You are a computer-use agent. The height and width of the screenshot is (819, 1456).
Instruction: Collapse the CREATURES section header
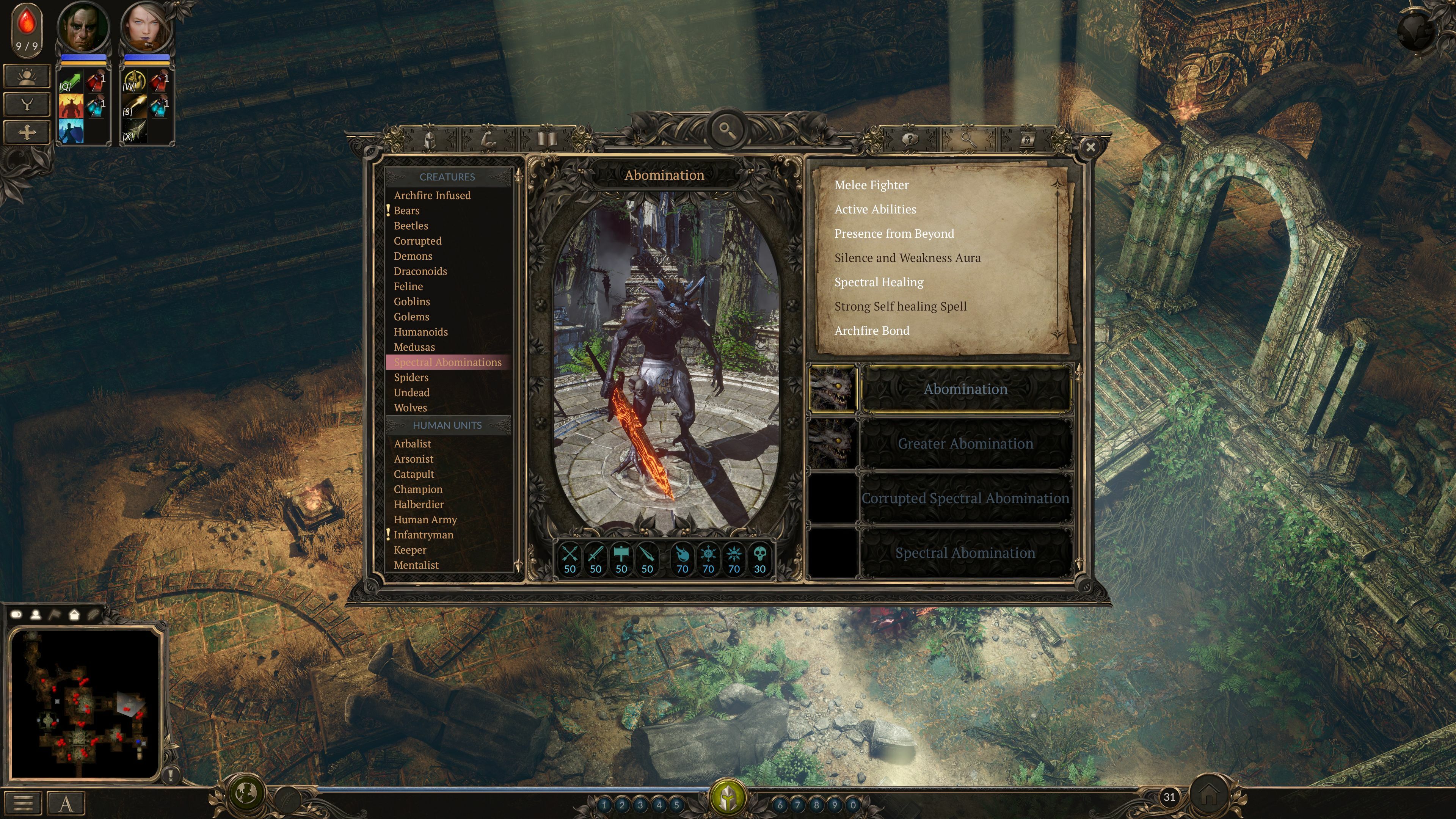(447, 176)
